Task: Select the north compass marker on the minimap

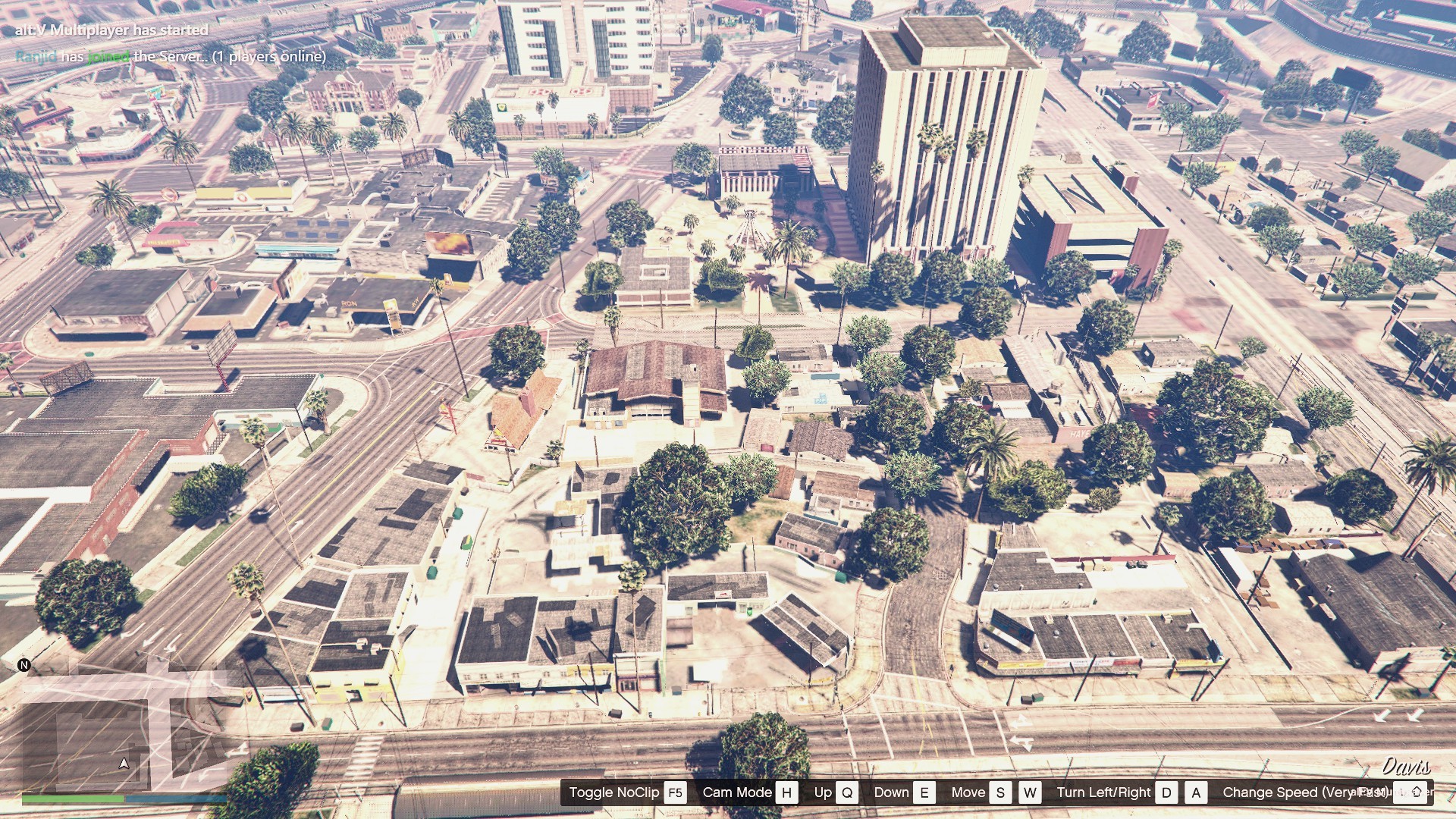Action: [24, 665]
